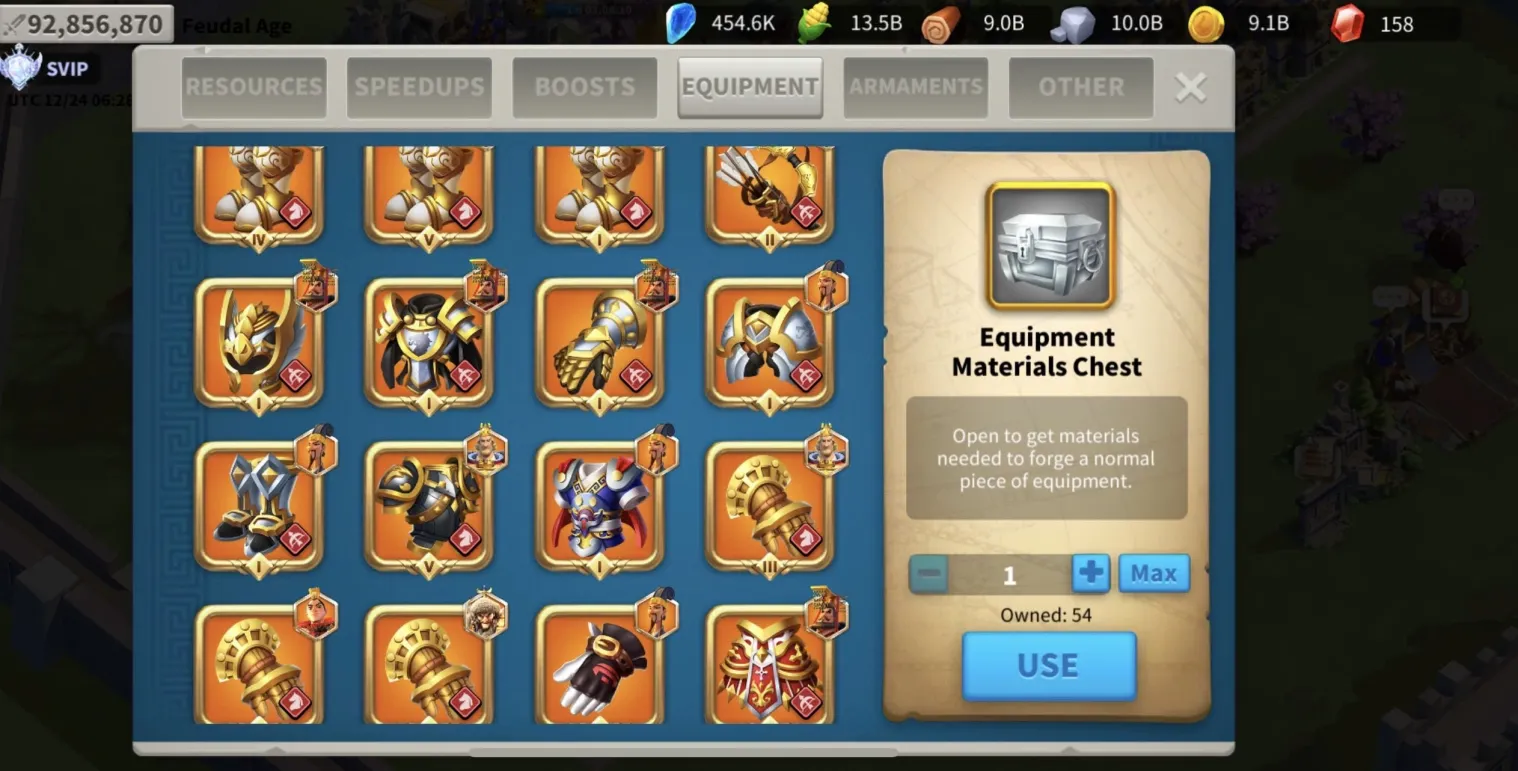Switch to the Armaments tab
Viewport: 1518px width, 771px height.
point(916,87)
